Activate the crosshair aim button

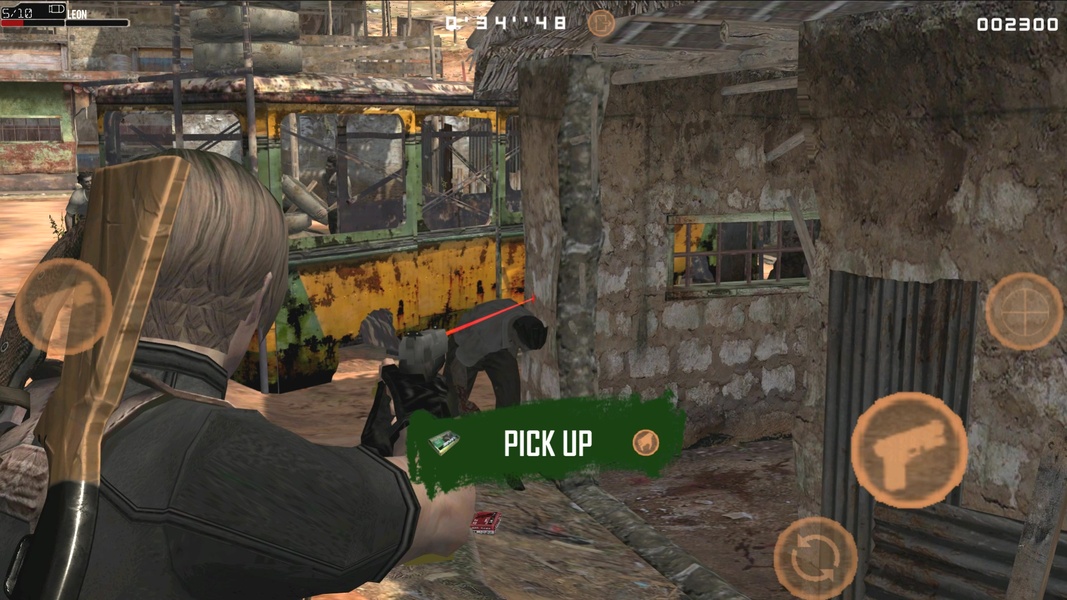pyautogui.click(x=1023, y=311)
